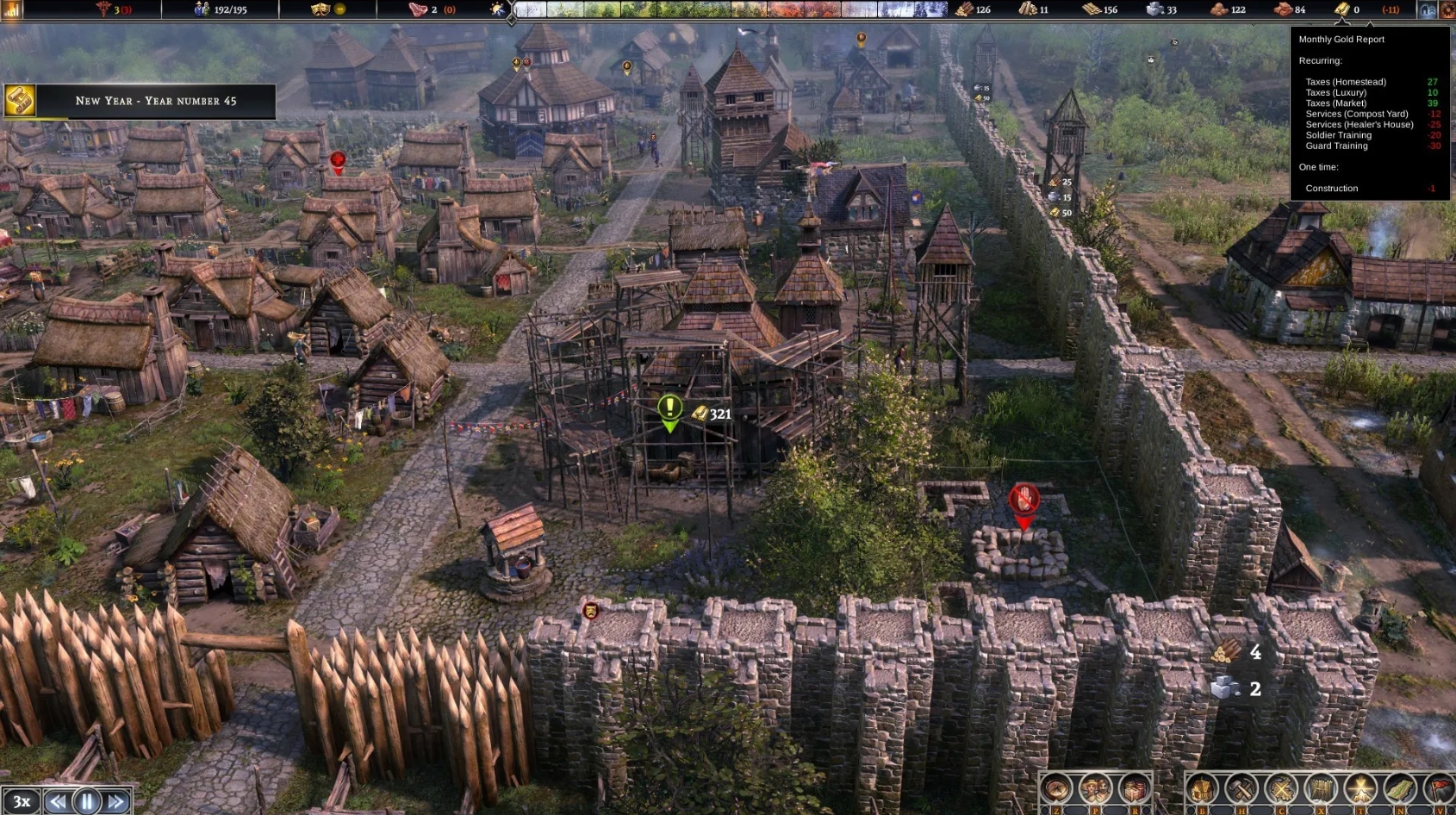Open the resources crates and barrels panel
This screenshot has width=1456, height=815.
tap(1134, 789)
